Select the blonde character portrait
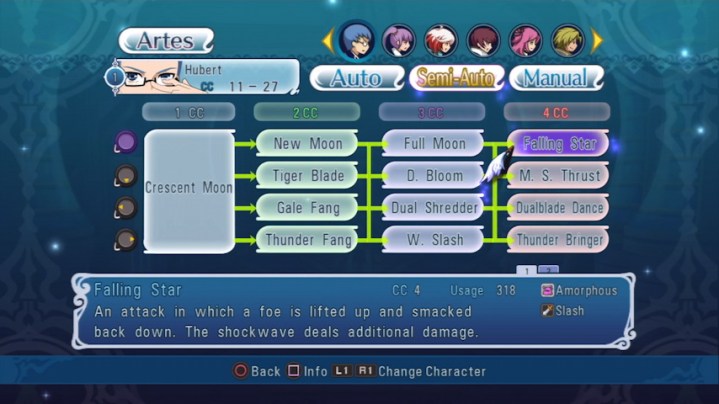Image resolution: width=719 pixels, height=404 pixels. point(568,40)
